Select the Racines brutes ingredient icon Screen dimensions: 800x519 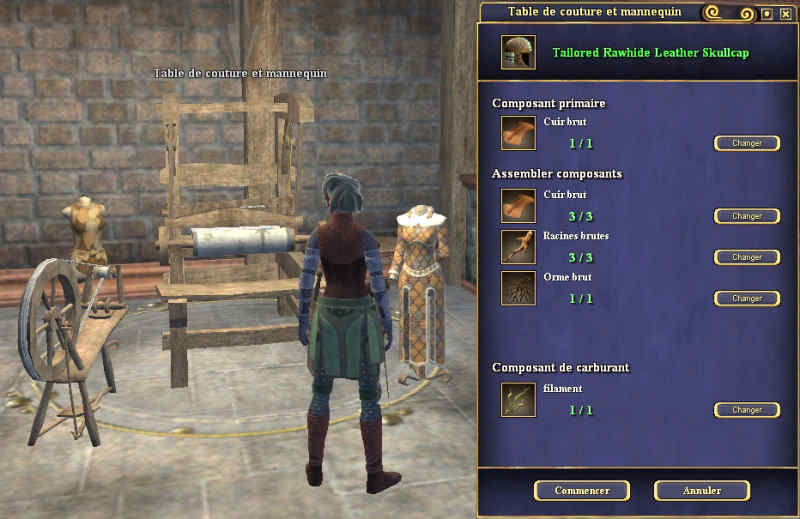518,247
